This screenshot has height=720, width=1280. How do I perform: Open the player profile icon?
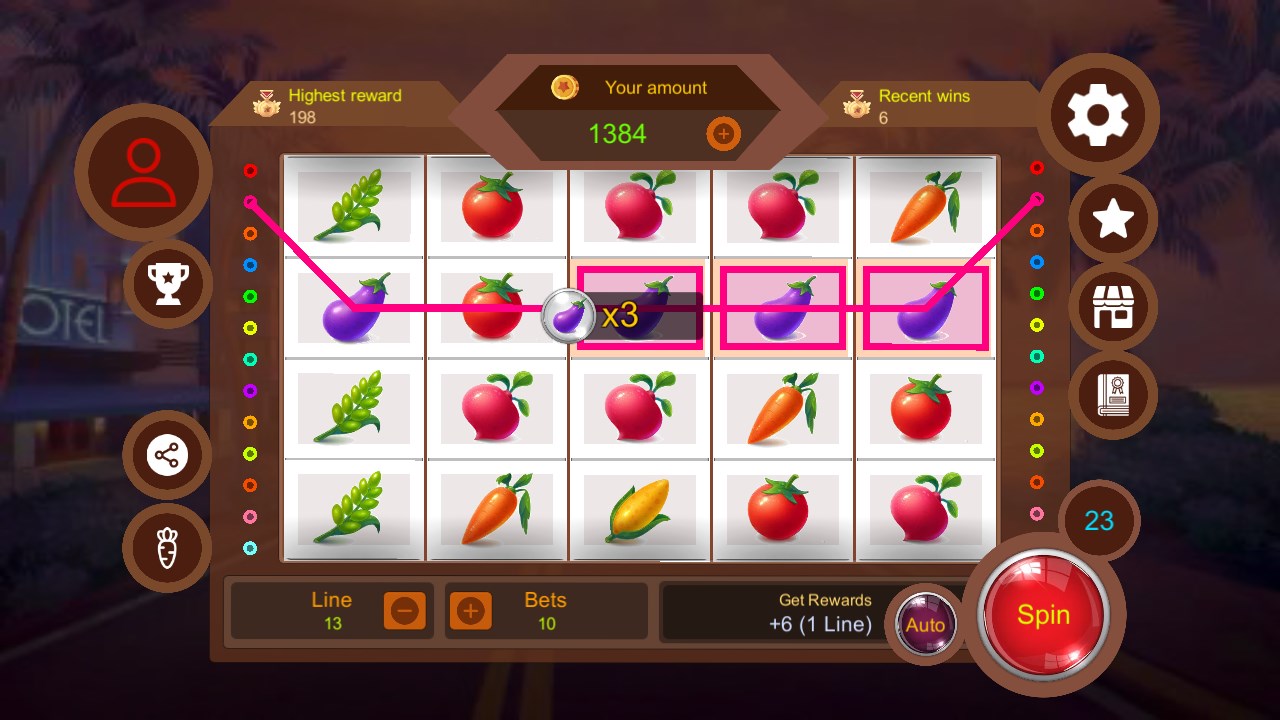[143, 172]
